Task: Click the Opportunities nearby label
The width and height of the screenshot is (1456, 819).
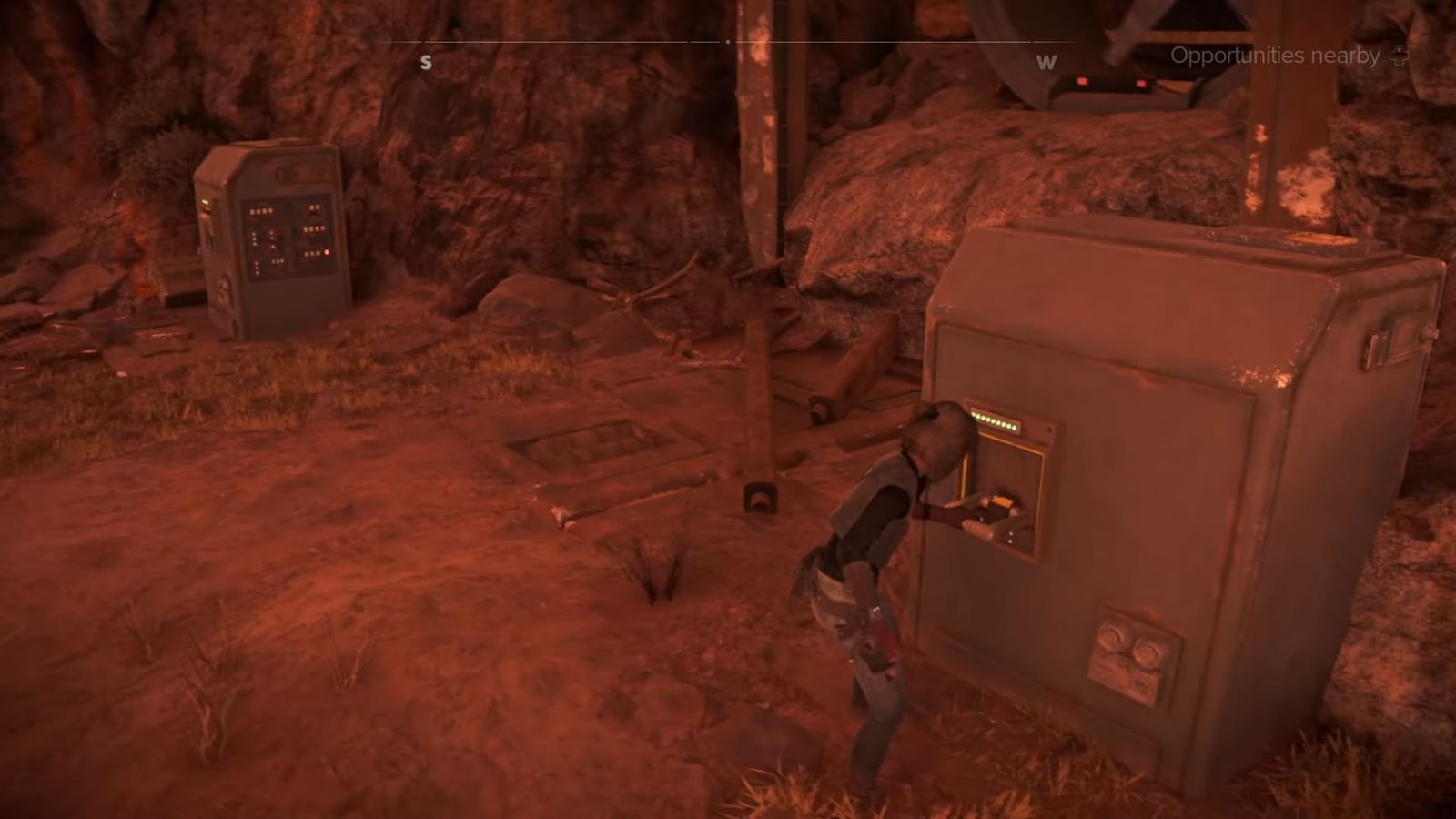Action: (x=1274, y=56)
